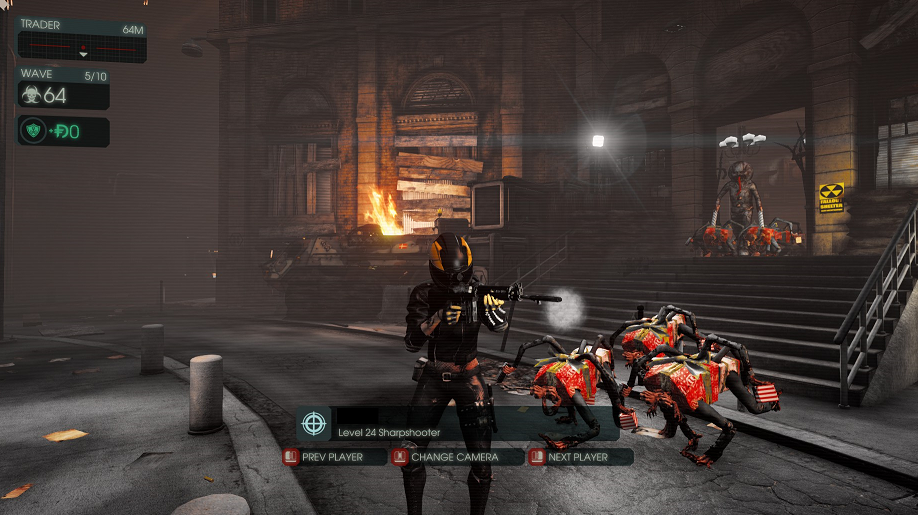Screen dimensions: 918x515
Task: Select the Change Camera option
Action: (458, 457)
